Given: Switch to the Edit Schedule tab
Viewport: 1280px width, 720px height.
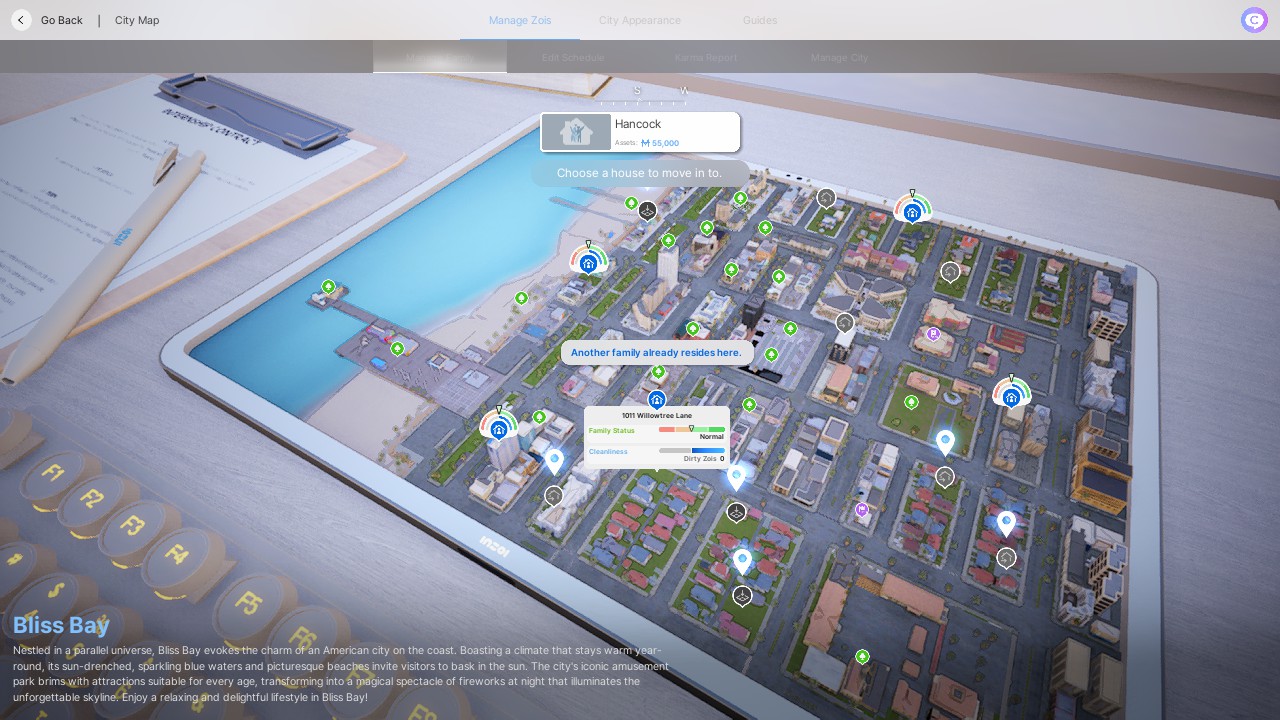Looking at the screenshot, I should point(572,57).
